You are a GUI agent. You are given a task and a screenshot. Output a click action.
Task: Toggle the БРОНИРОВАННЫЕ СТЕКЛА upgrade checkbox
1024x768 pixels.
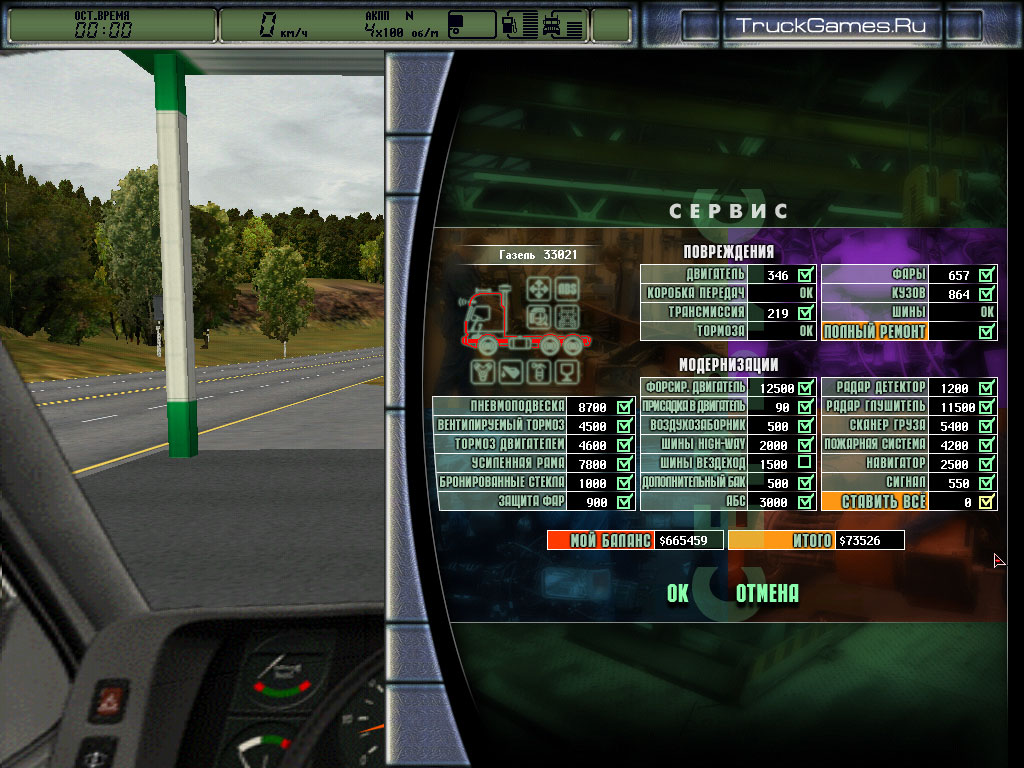625,483
